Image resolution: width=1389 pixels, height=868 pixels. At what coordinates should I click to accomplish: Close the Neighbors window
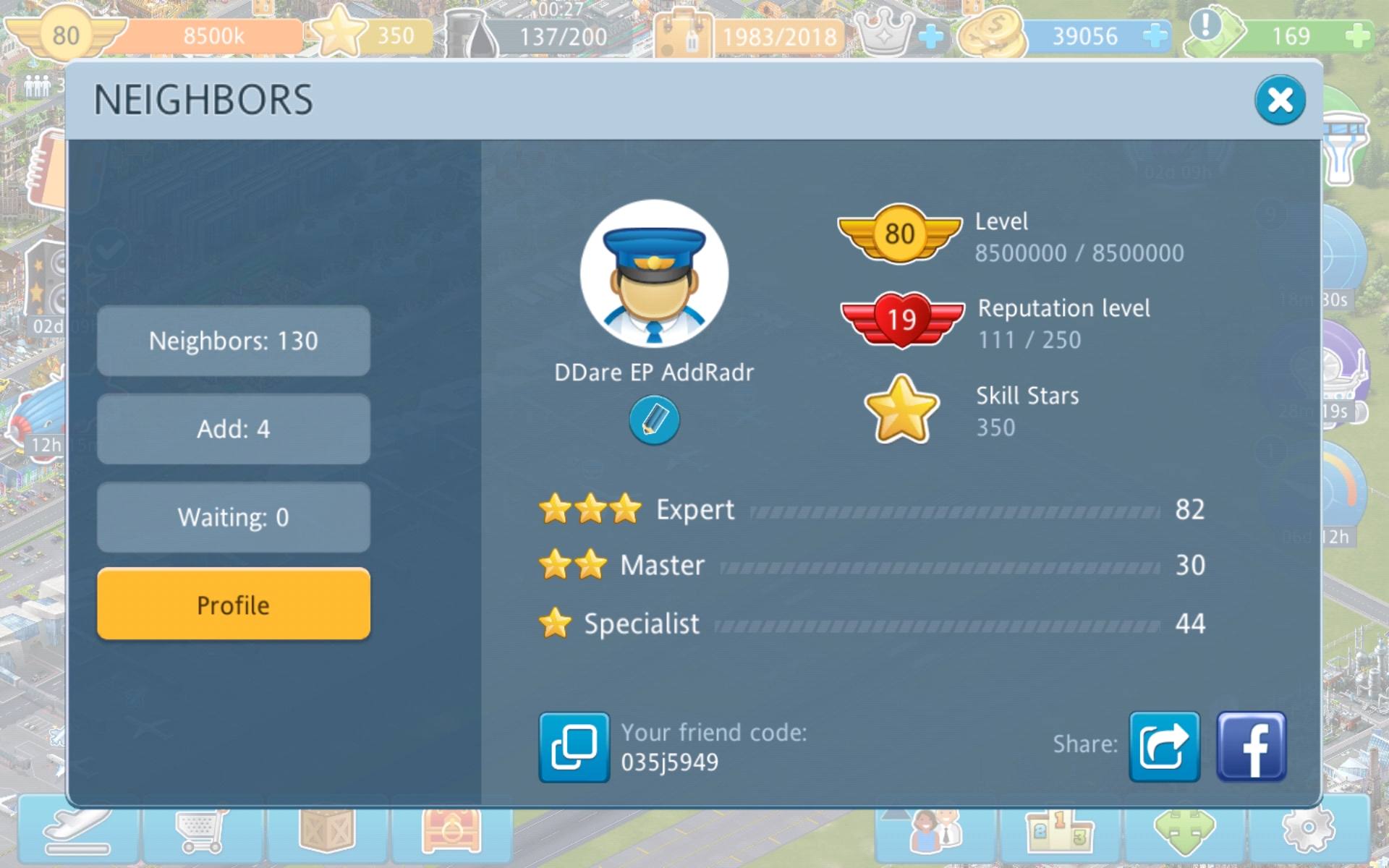pos(1279,101)
